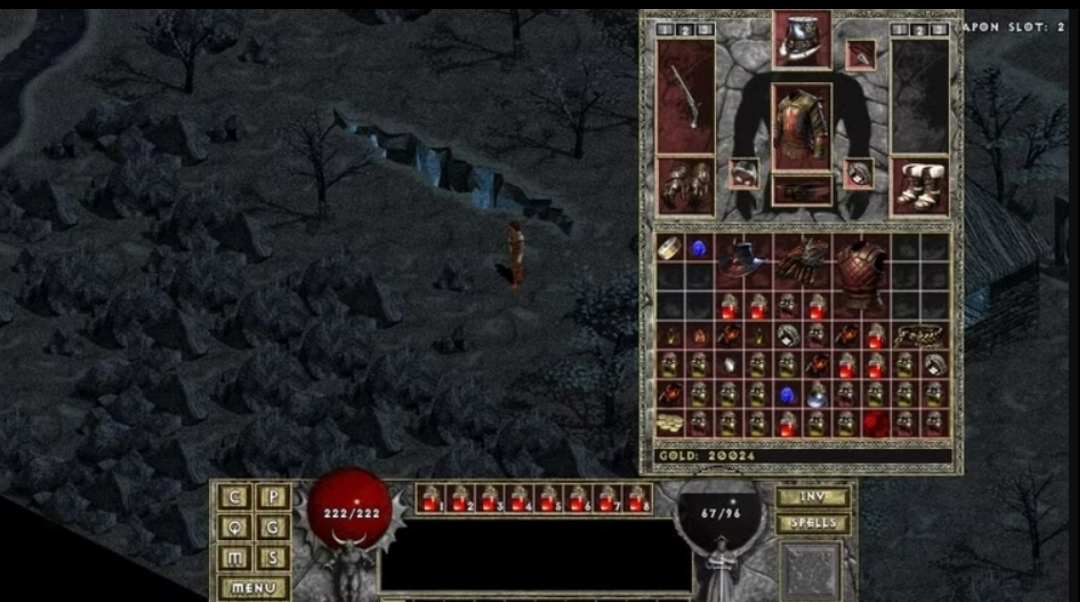
Task: Select the equipped gloves slot
Action: point(685,185)
